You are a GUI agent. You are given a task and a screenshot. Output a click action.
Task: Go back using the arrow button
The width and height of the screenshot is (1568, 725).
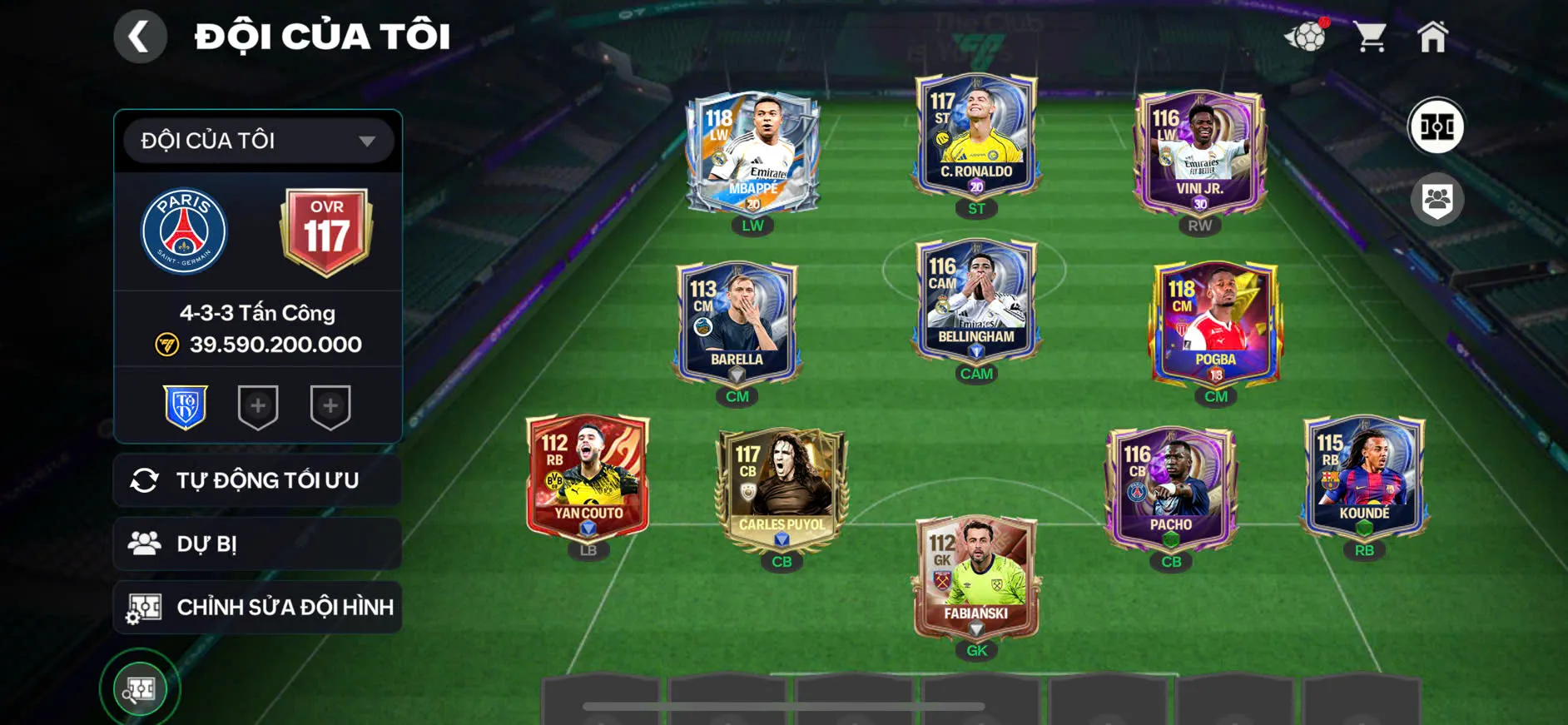[x=140, y=37]
